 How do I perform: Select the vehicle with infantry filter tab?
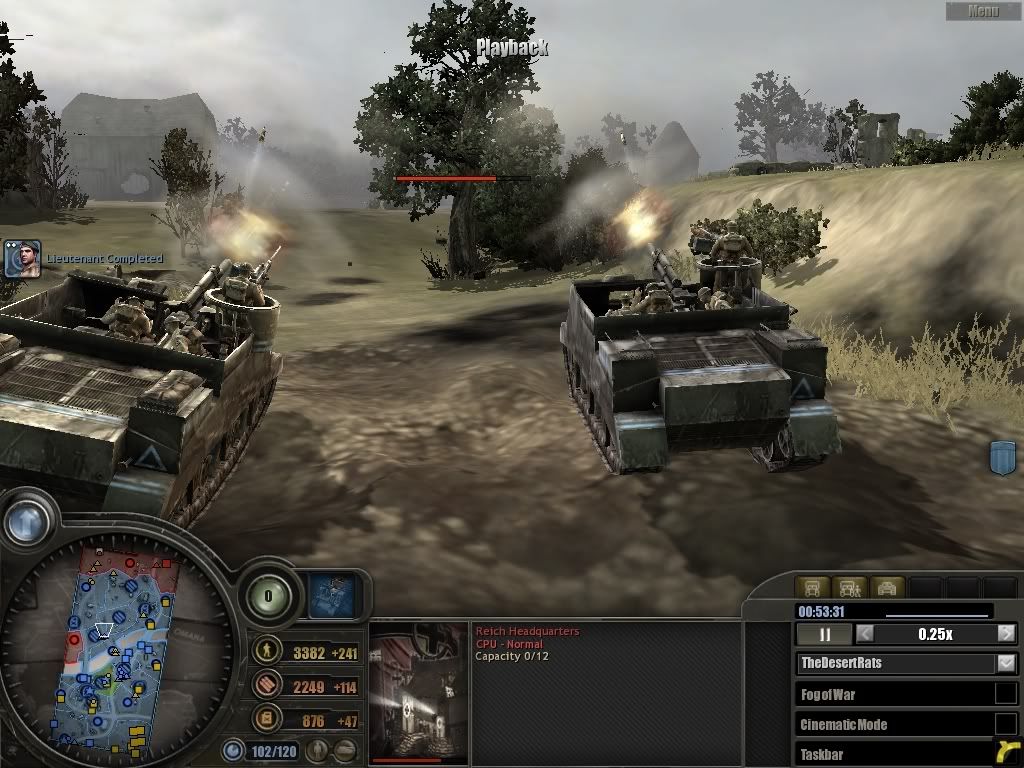848,588
